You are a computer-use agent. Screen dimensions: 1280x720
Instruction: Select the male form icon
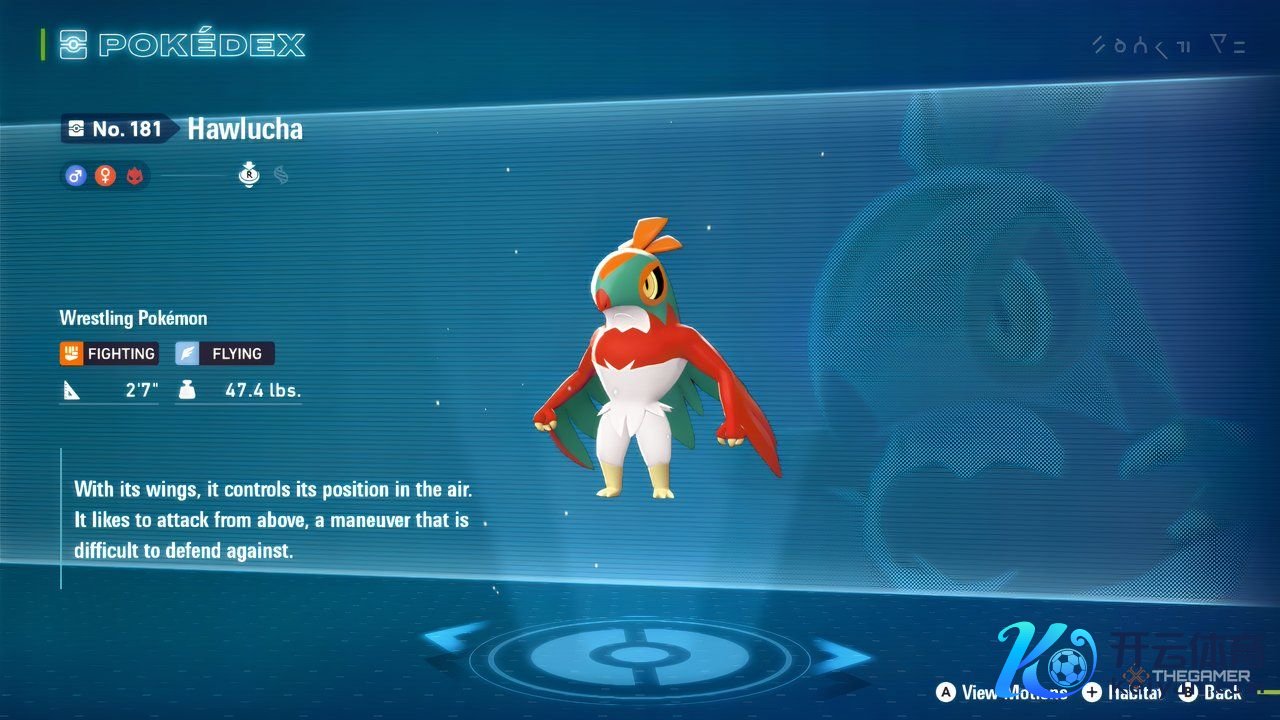click(75, 176)
